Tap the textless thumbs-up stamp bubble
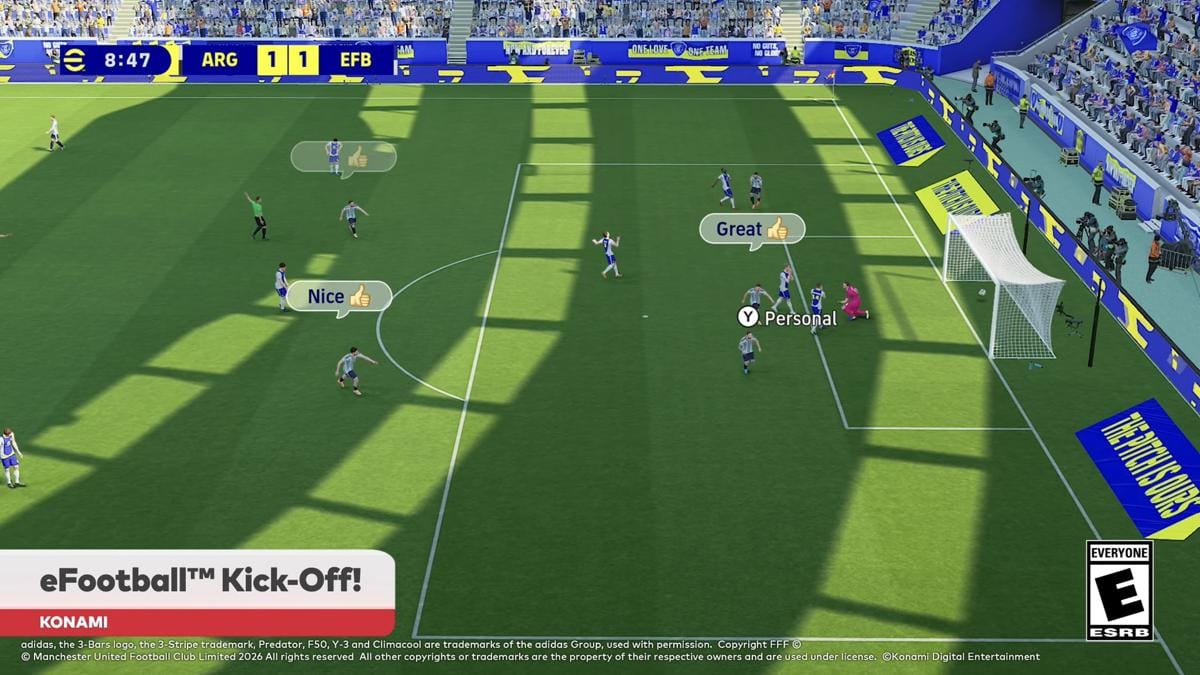This screenshot has width=1200, height=675. pyautogui.click(x=343, y=157)
